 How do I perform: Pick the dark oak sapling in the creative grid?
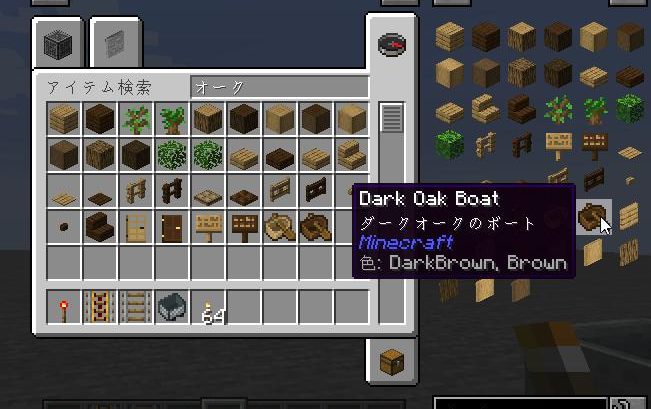(x=170, y=119)
